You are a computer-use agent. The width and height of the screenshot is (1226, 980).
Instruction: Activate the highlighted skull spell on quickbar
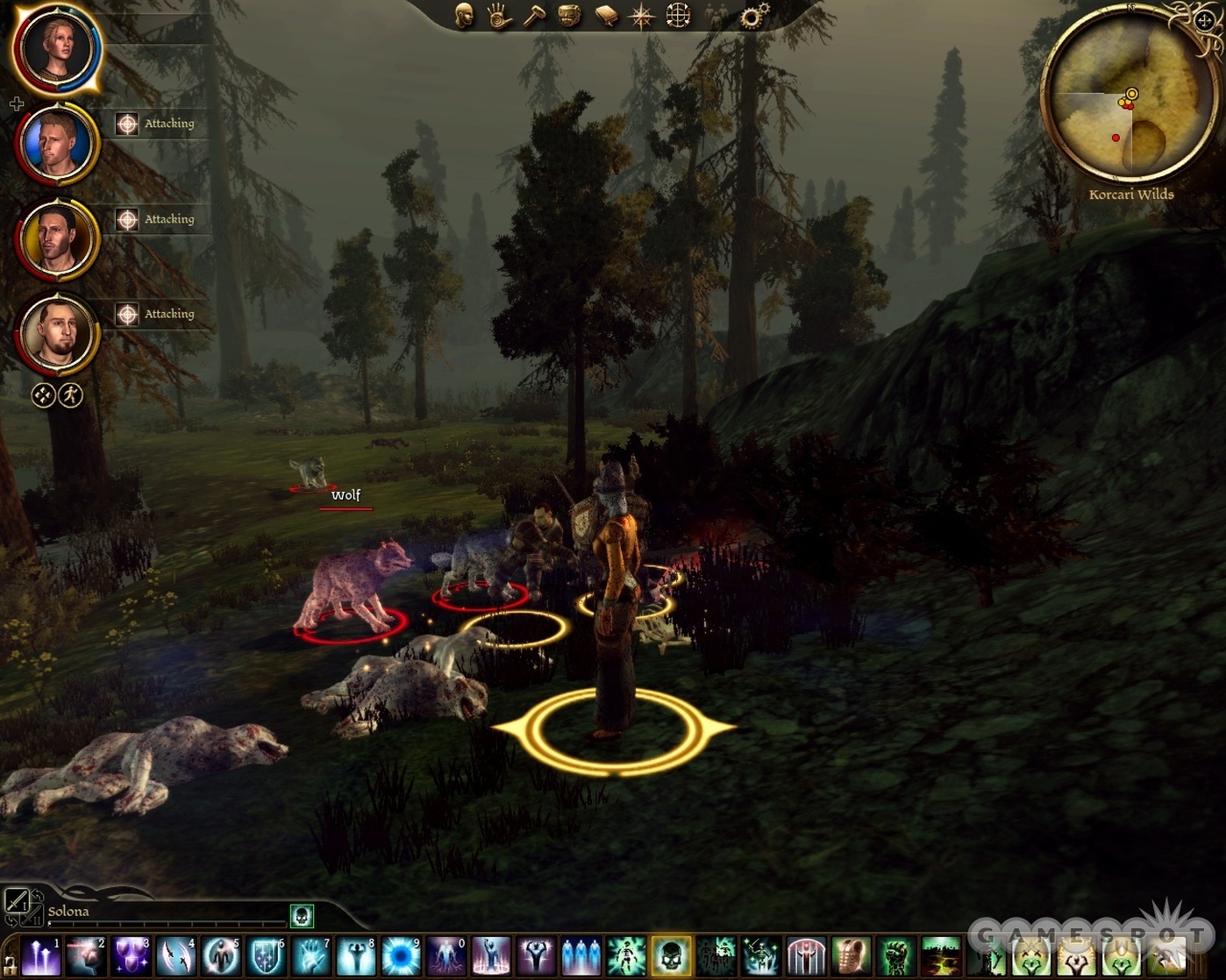671,956
